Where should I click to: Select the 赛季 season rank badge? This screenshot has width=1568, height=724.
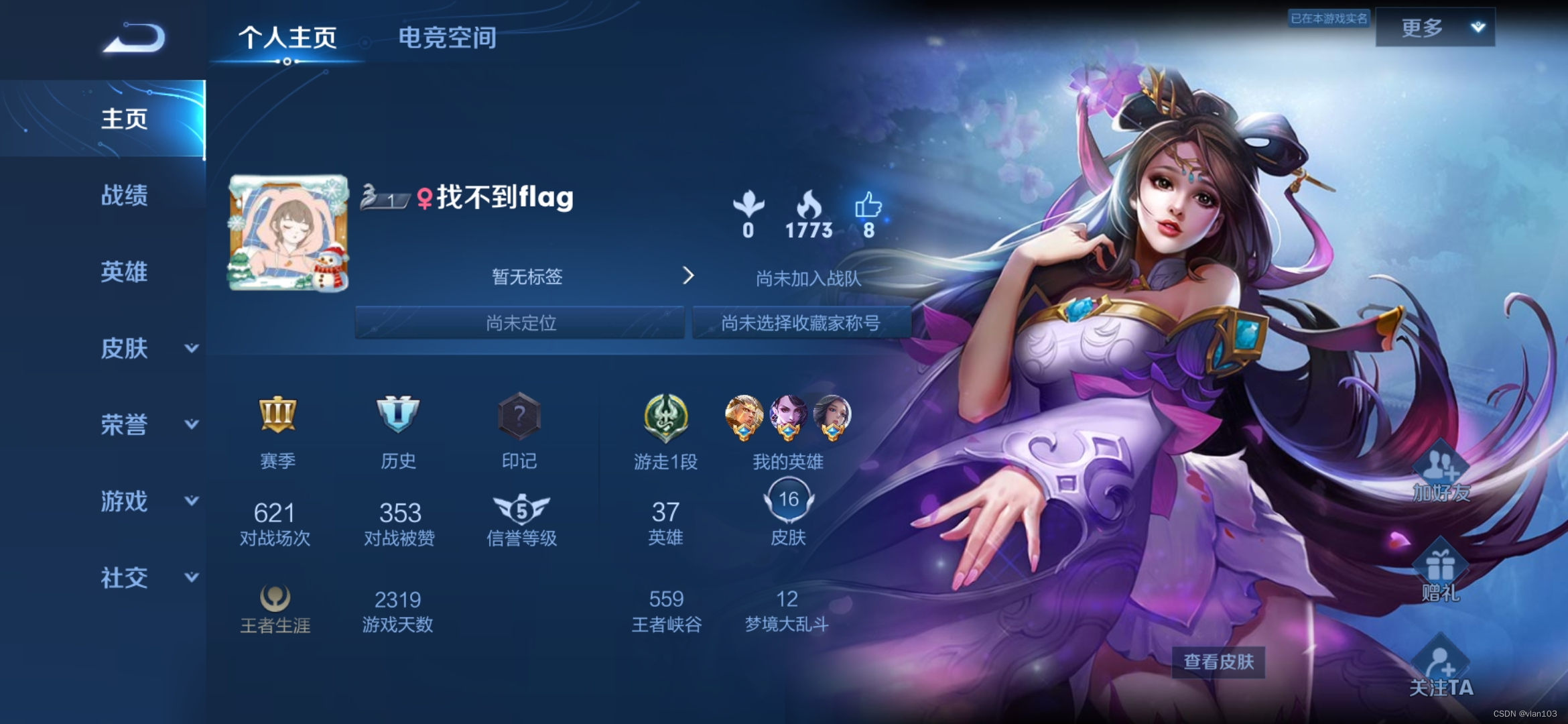pyautogui.click(x=277, y=416)
